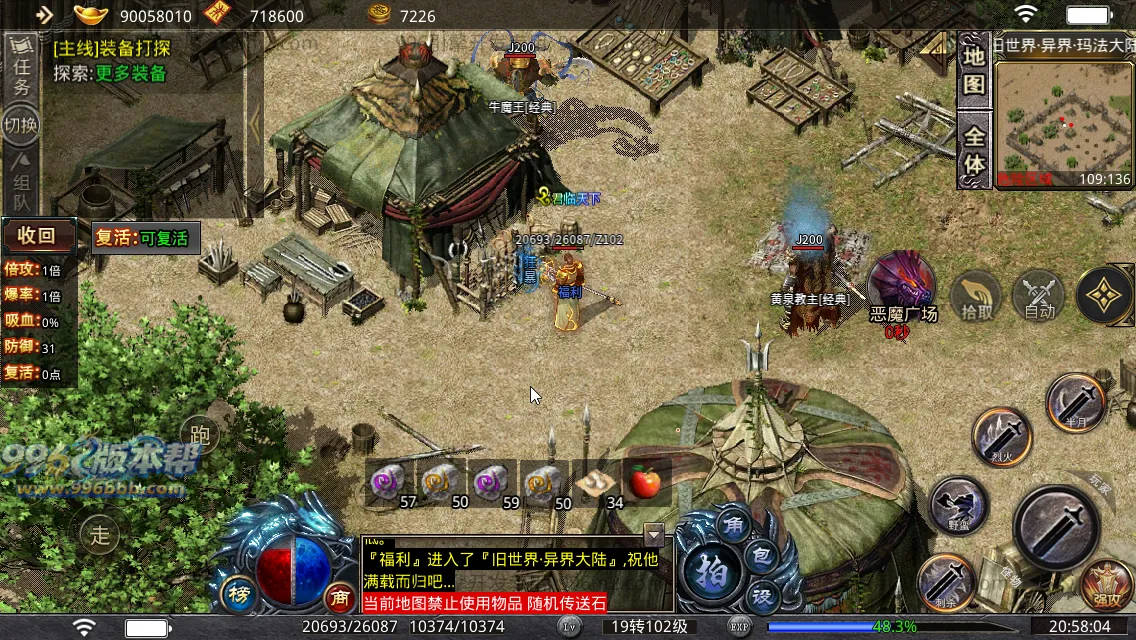Screen dimensions: 1136x640
Task: Open the 任务 quest tab
Action: pos(20,72)
